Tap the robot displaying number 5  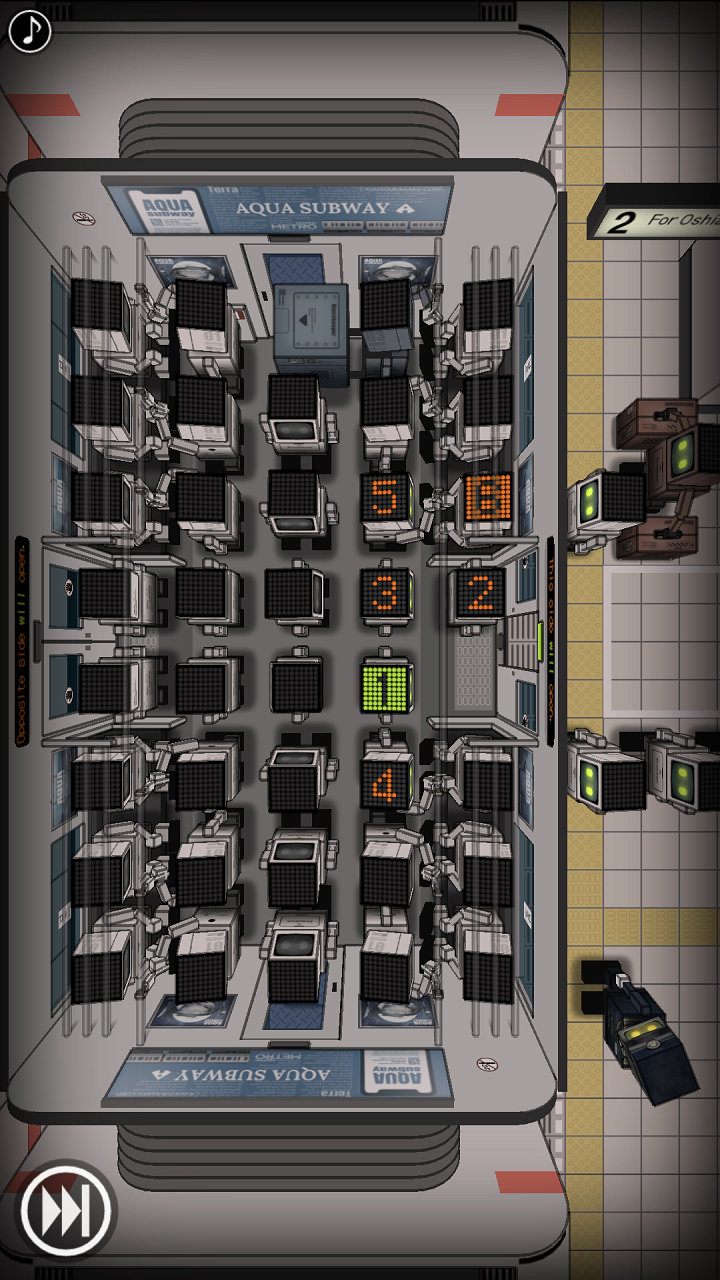pyautogui.click(x=385, y=497)
